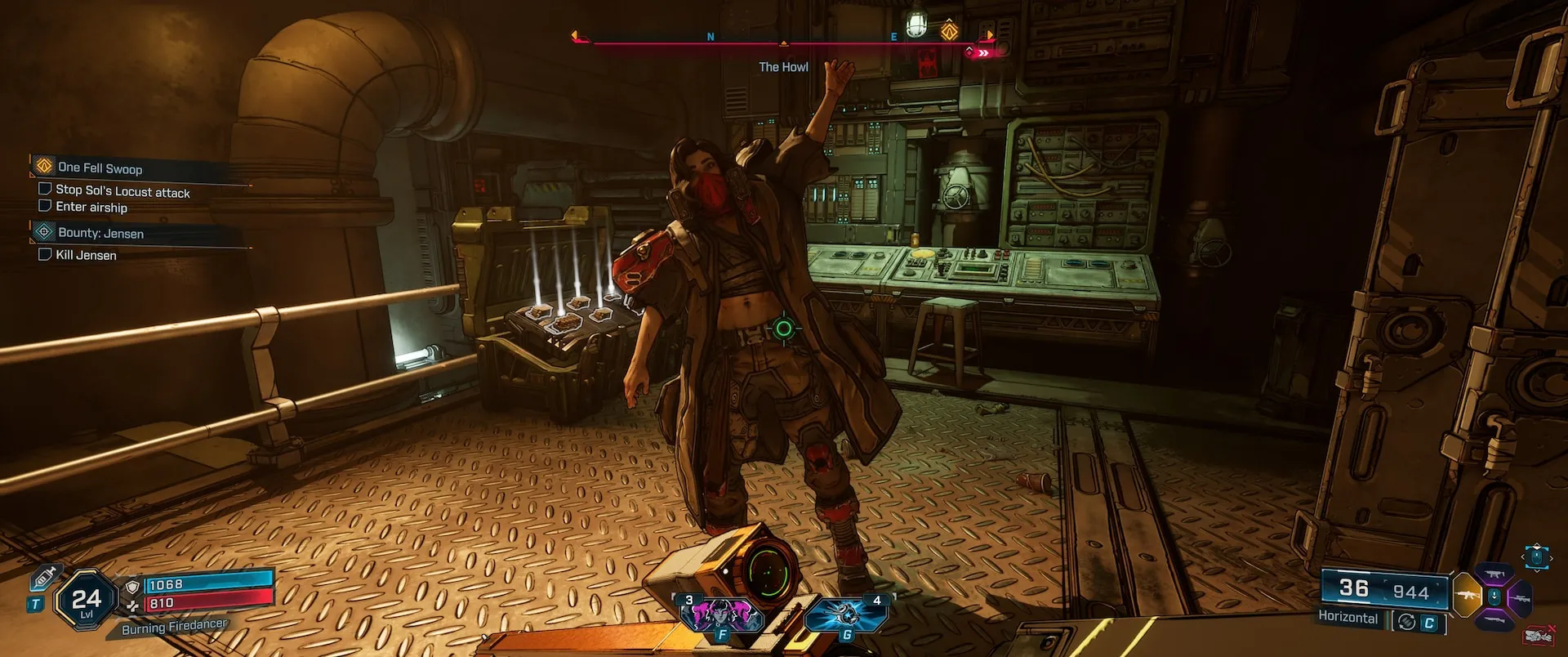The width and height of the screenshot is (1568, 657).
Task: Use the repkit syringe icon
Action: click(x=44, y=578)
